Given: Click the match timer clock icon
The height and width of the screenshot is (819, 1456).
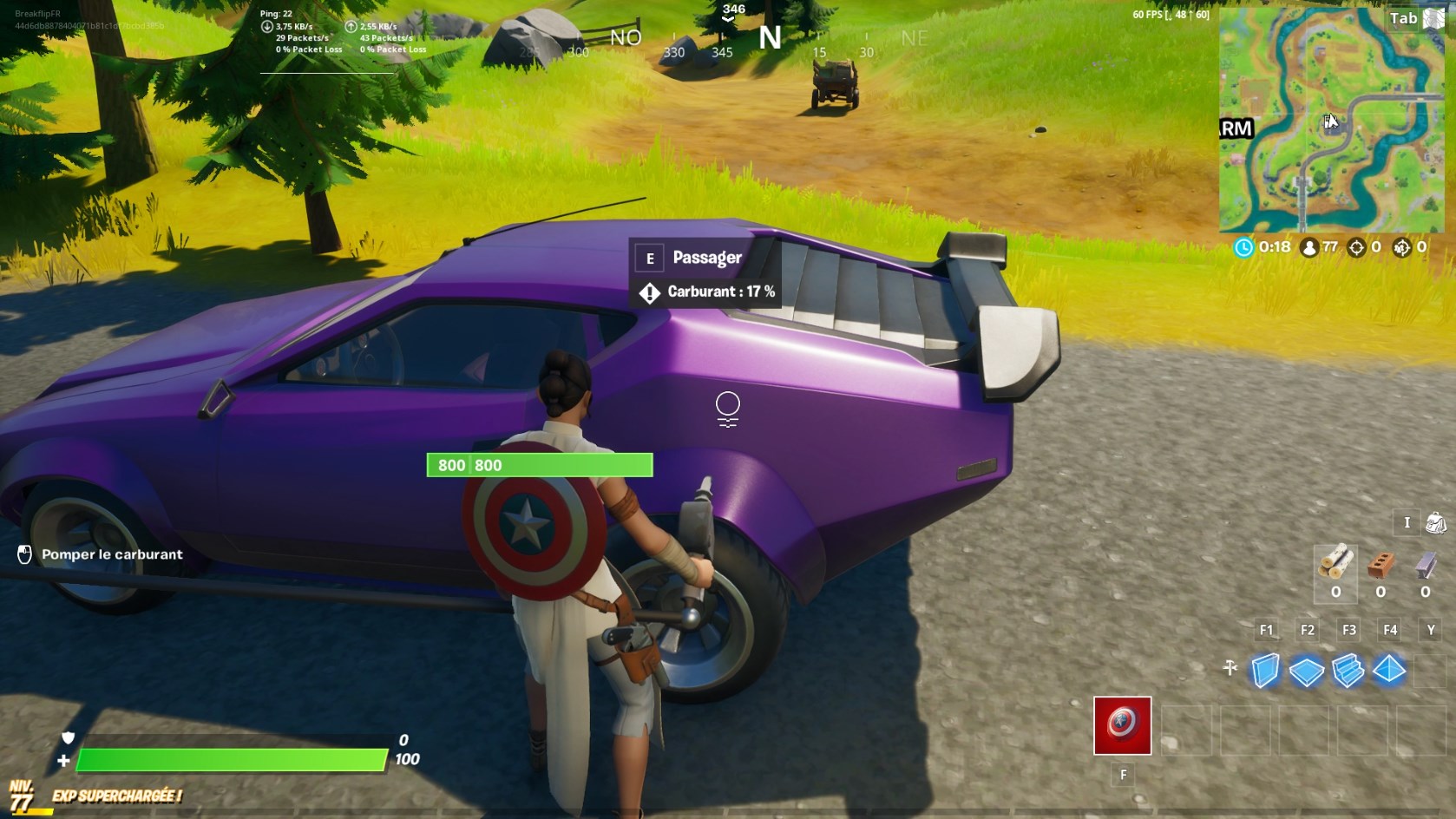Looking at the screenshot, I should coord(1244,247).
